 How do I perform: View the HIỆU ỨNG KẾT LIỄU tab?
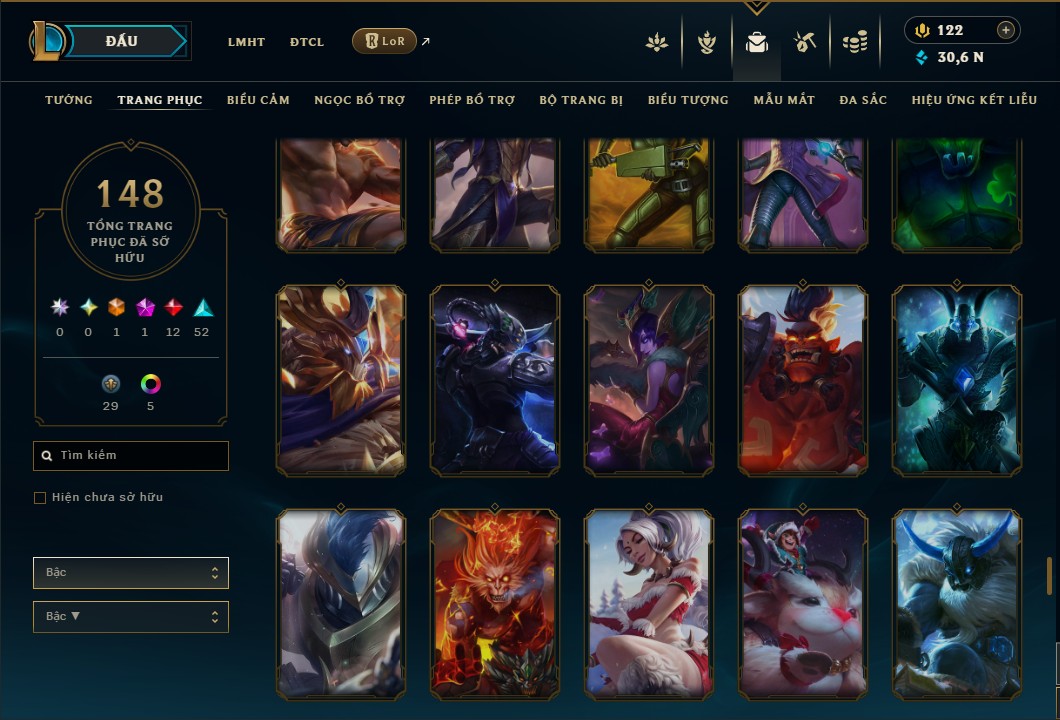coord(974,100)
